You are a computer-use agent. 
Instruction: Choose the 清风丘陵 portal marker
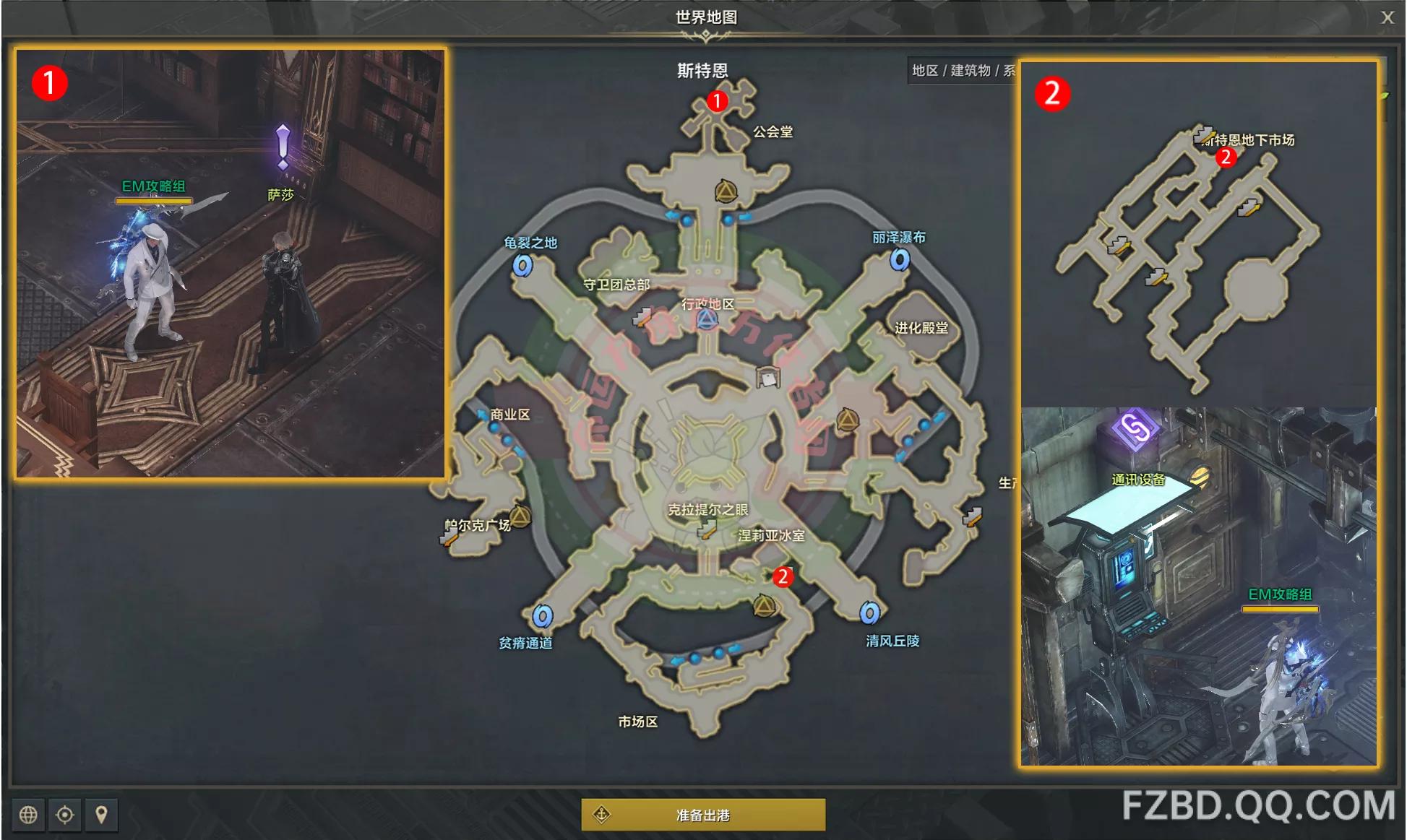pos(869,613)
